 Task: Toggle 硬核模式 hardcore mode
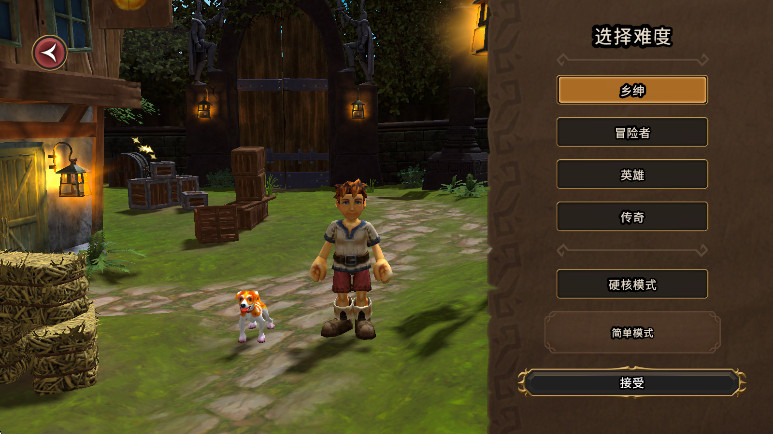point(632,284)
